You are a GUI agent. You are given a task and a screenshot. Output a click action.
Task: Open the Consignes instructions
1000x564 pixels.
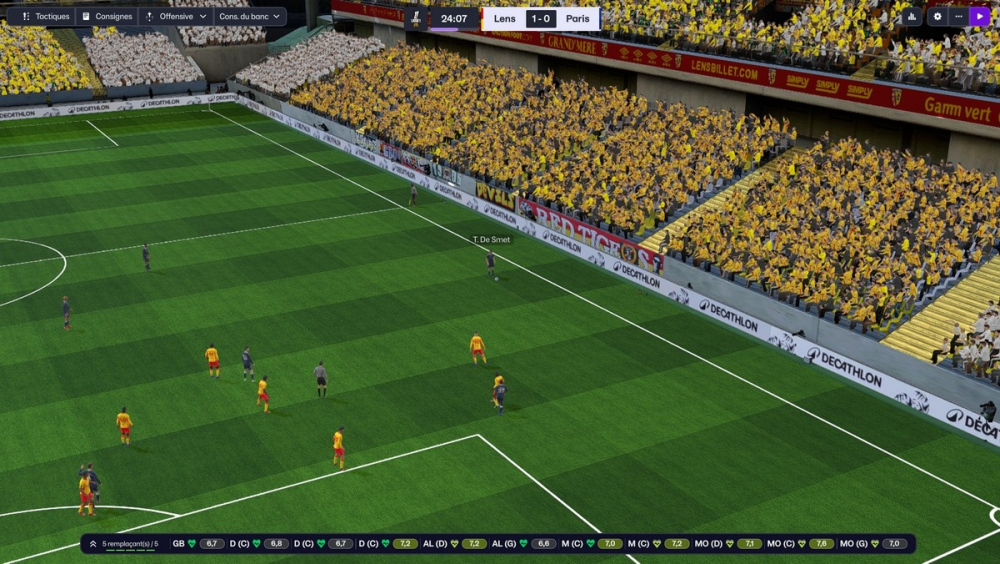tap(107, 17)
